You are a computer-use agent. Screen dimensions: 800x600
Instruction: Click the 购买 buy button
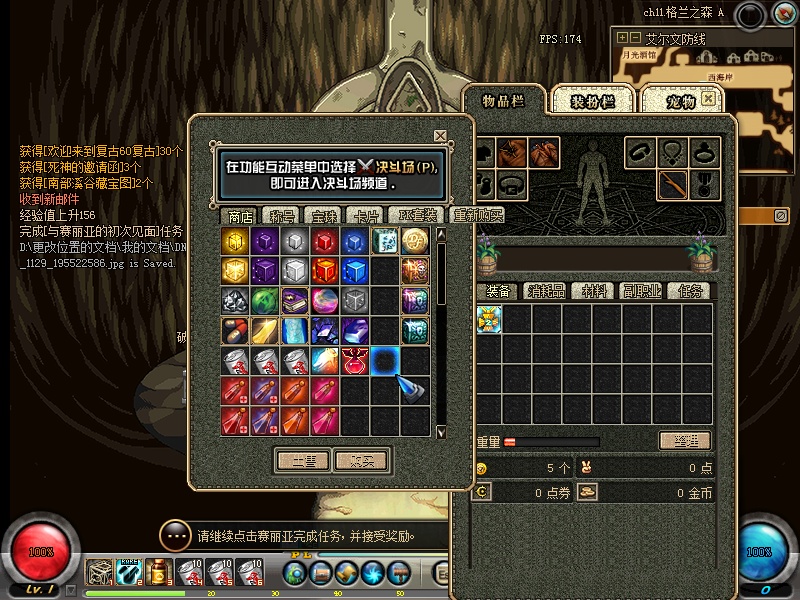tap(360, 460)
